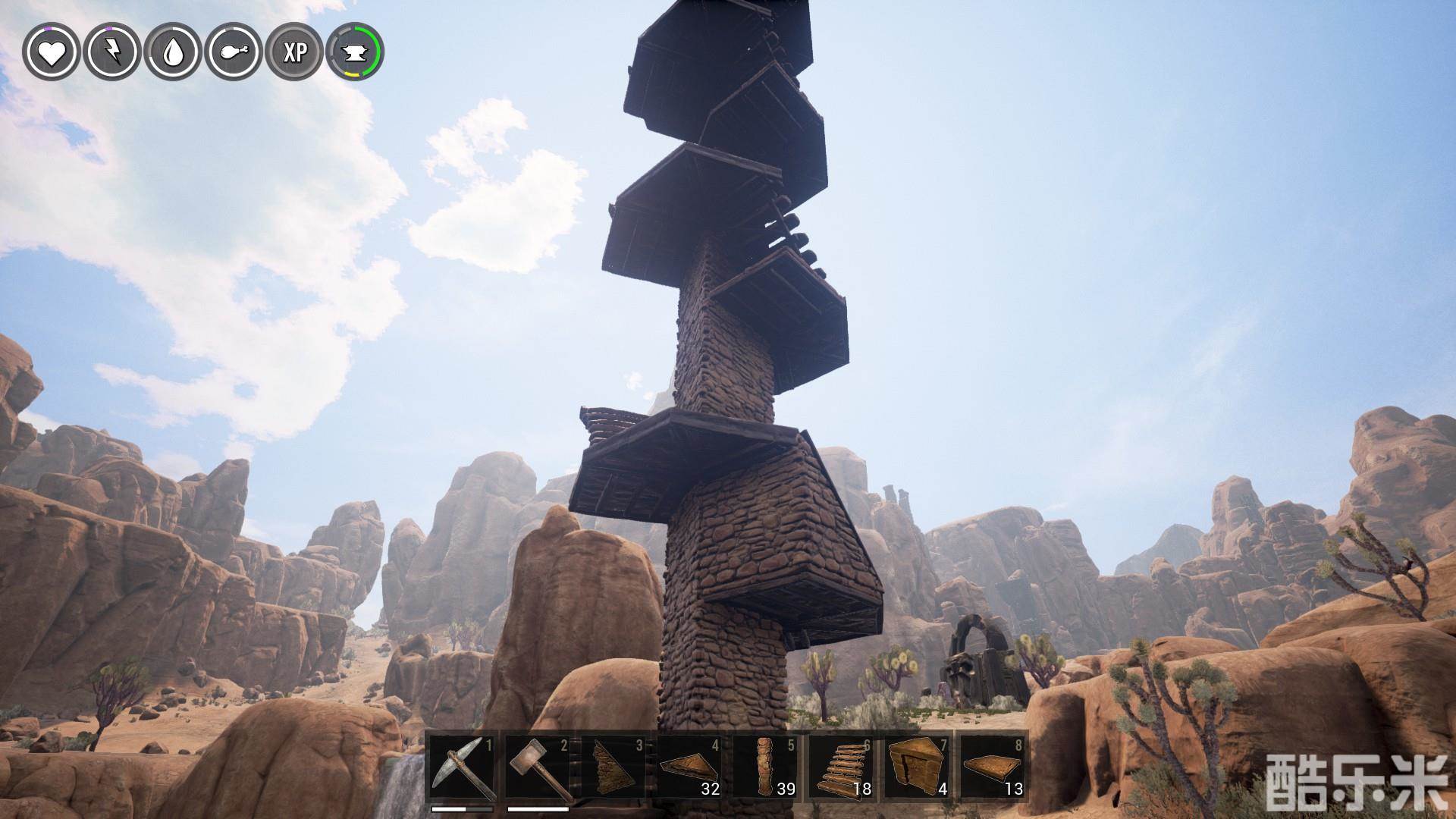The image size is (1456, 819).
Task: Select the square ceiling tile stack of 13
Action: (993, 767)
